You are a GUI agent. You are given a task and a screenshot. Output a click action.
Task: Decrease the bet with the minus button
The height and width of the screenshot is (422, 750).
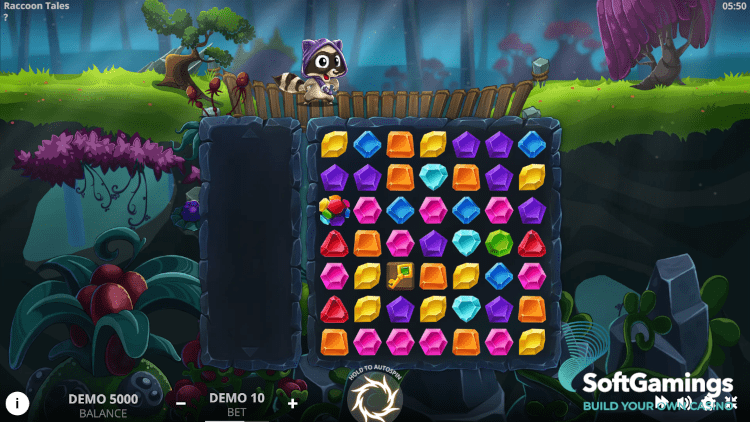181,403
